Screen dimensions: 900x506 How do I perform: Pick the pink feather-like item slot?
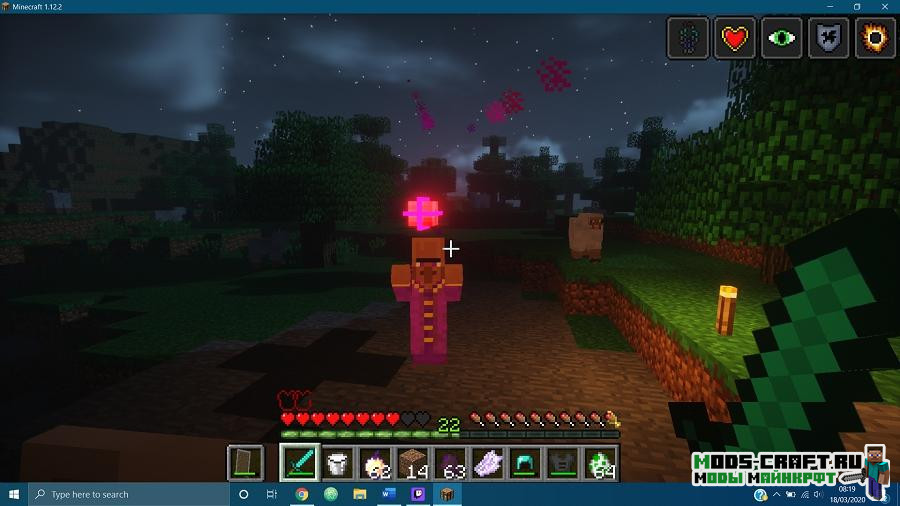tap(488, 463)
